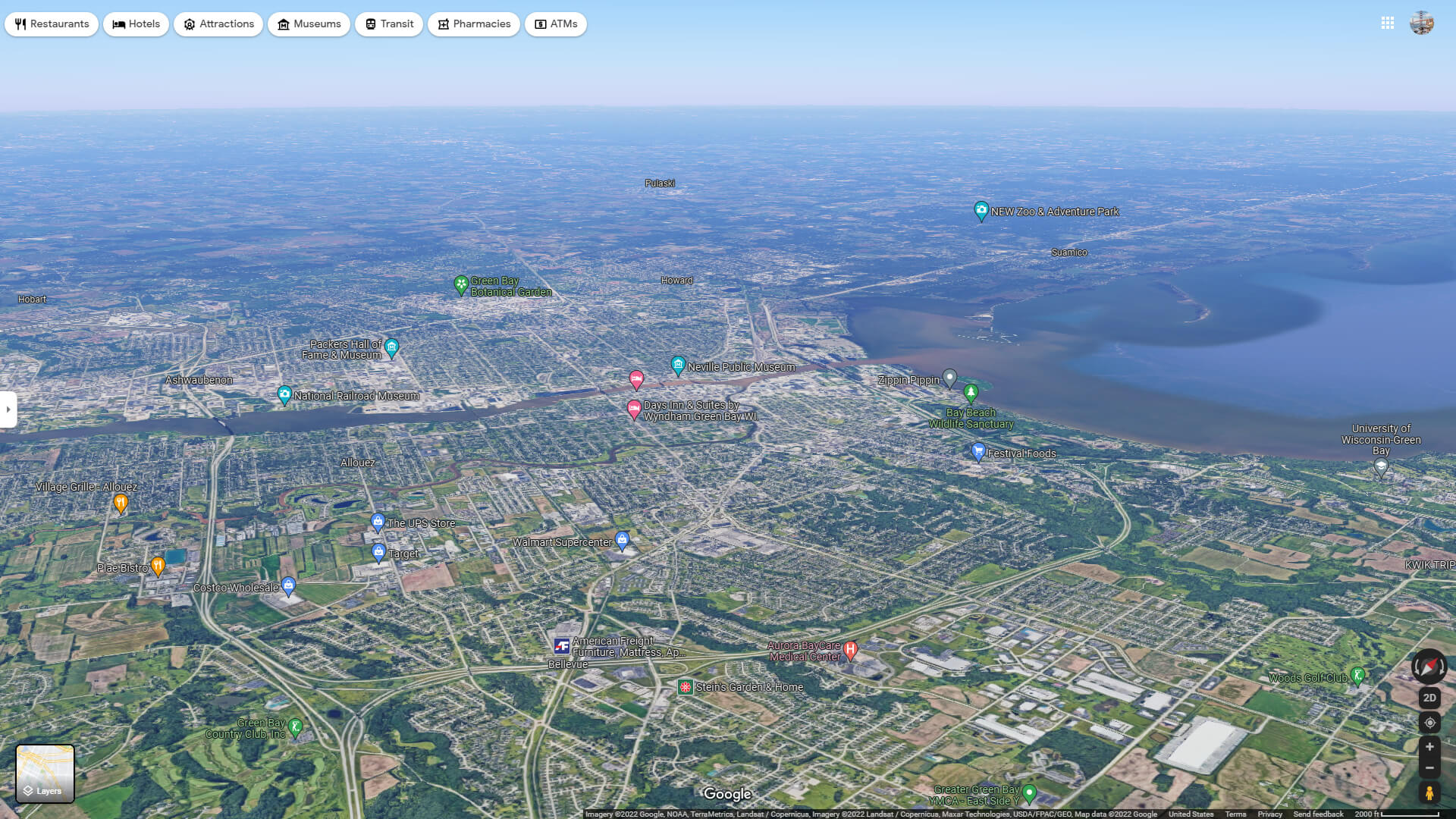The width and height of the screenshot is (1456, 819).
Task: Reset map orientation using the compass
Action: coord(1429,667)
